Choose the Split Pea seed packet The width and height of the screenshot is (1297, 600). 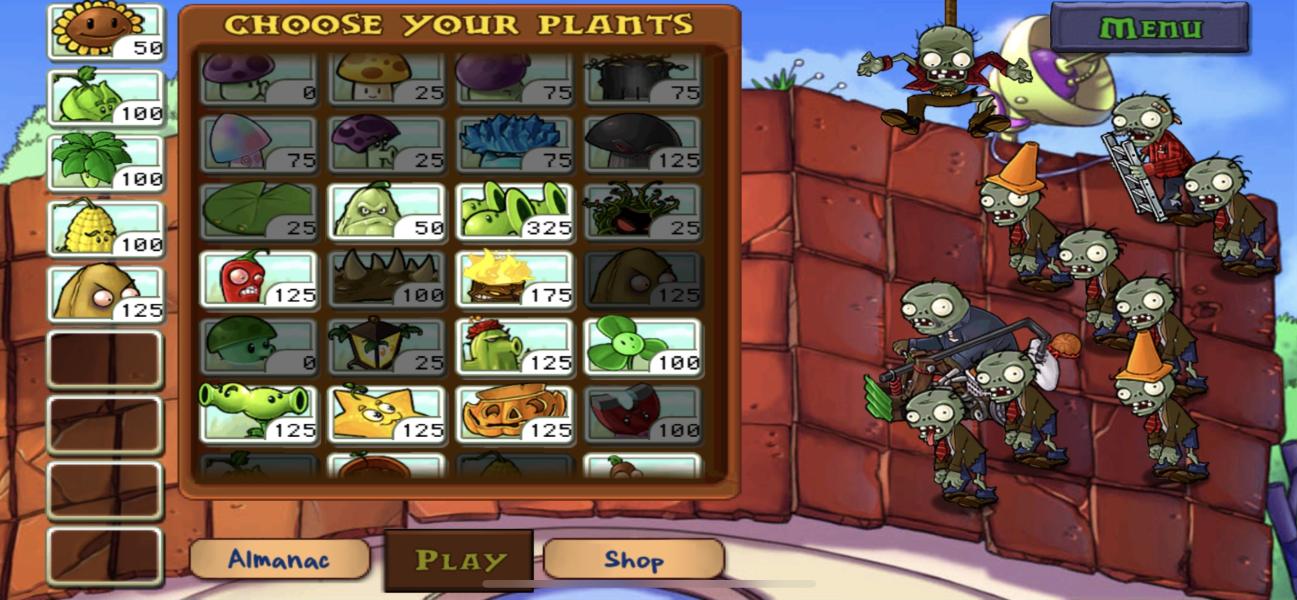pos(259,413)
